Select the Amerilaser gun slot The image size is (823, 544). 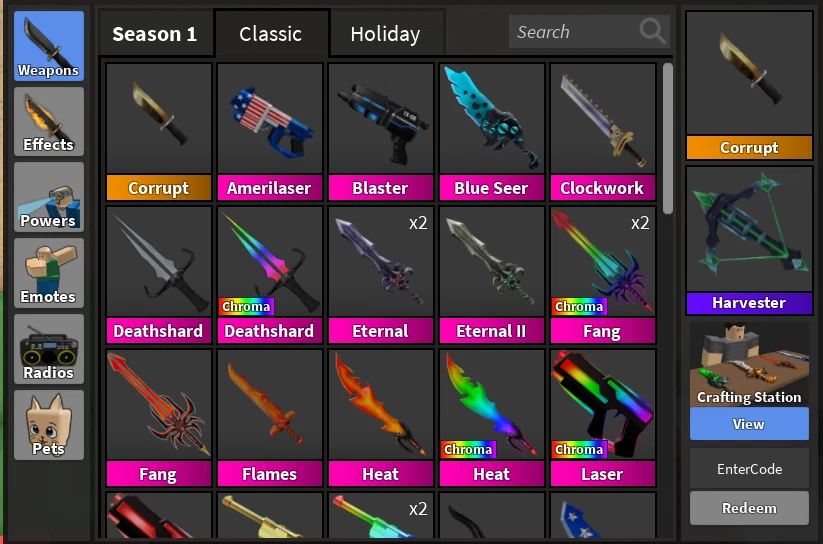(x=269, y=131)
